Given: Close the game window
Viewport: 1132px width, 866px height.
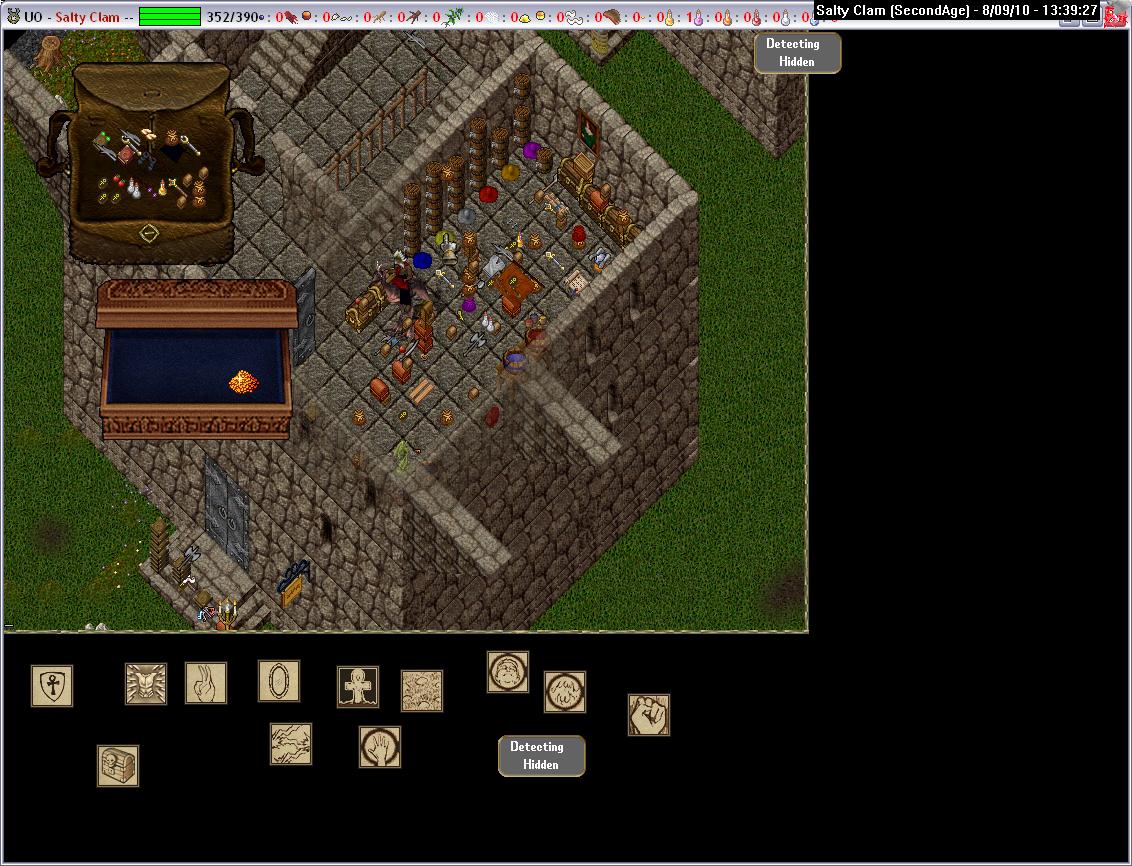Looking at the screenshot, I should click(x=1116, y=17).
